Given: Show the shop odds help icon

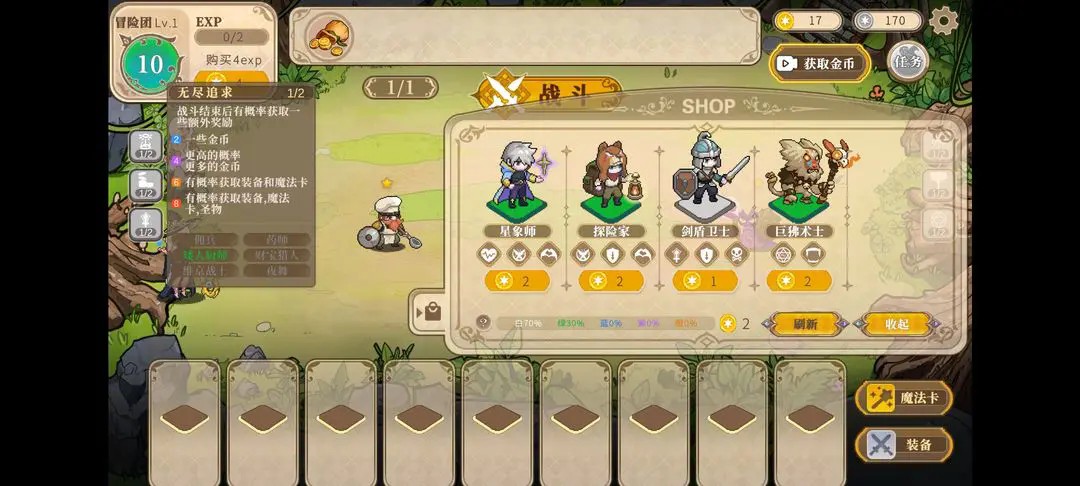Looking at the screenshot, I should (x=484, y=323).
